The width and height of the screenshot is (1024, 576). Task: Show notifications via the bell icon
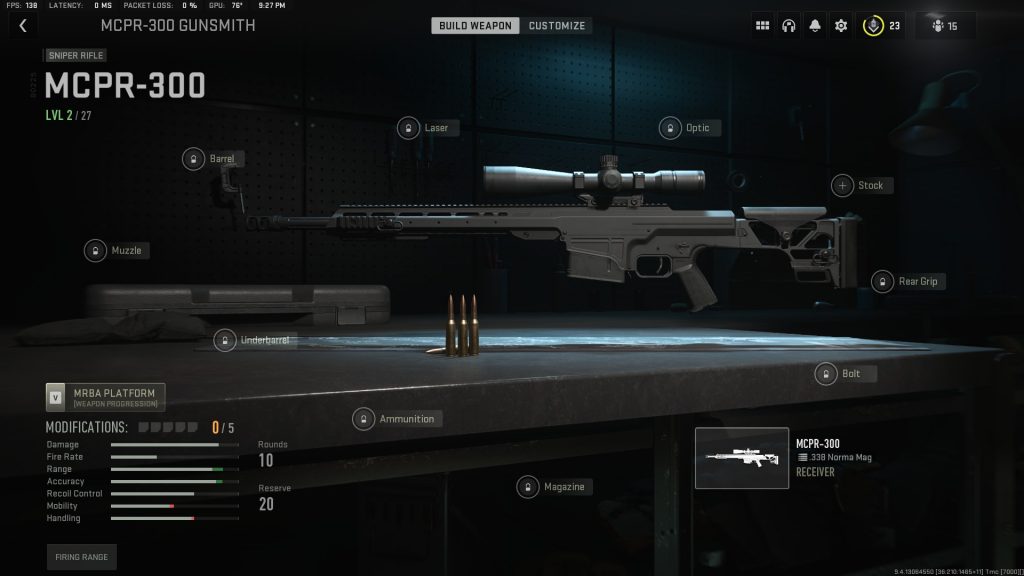815,25
